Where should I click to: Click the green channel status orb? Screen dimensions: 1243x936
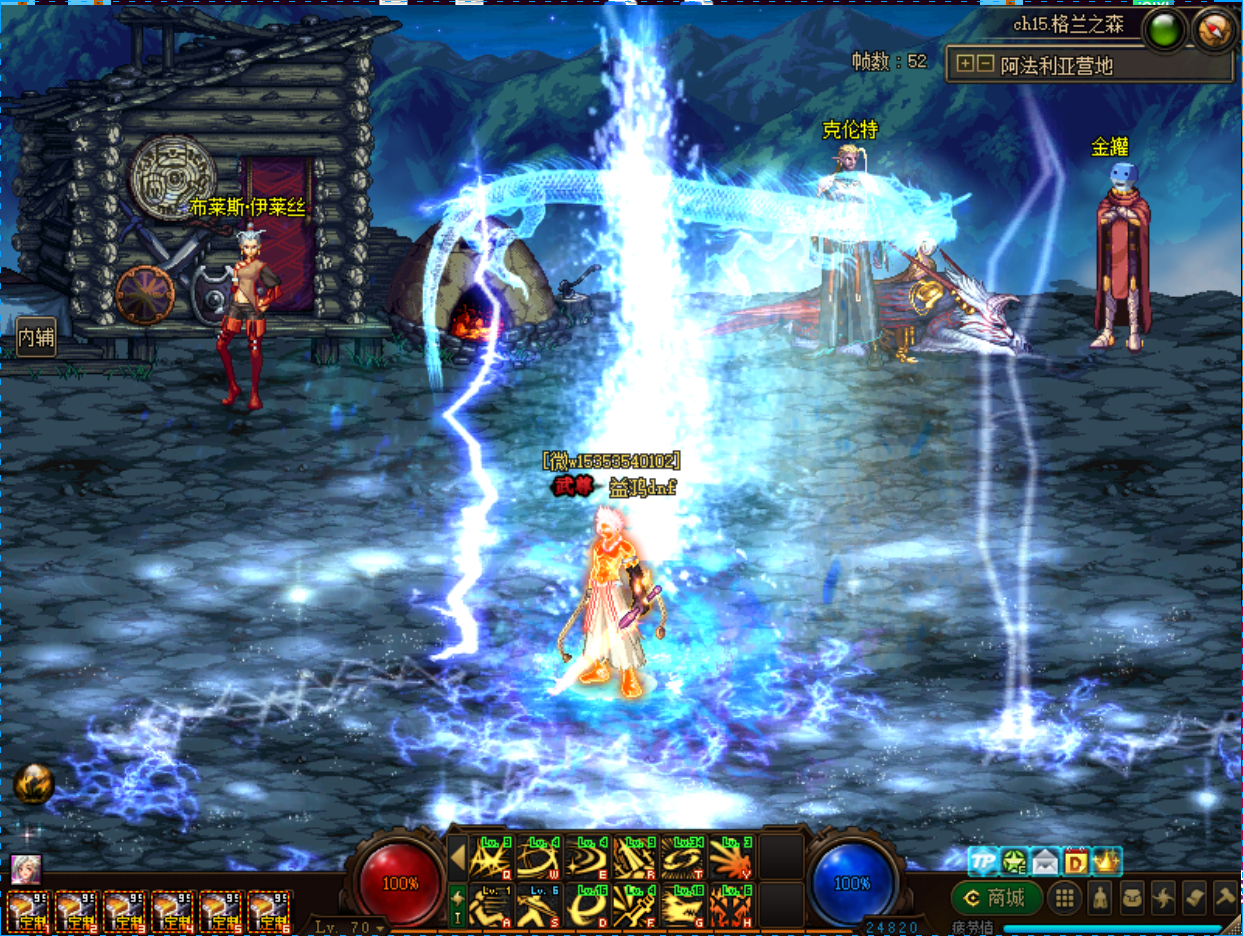[1164, 30]
